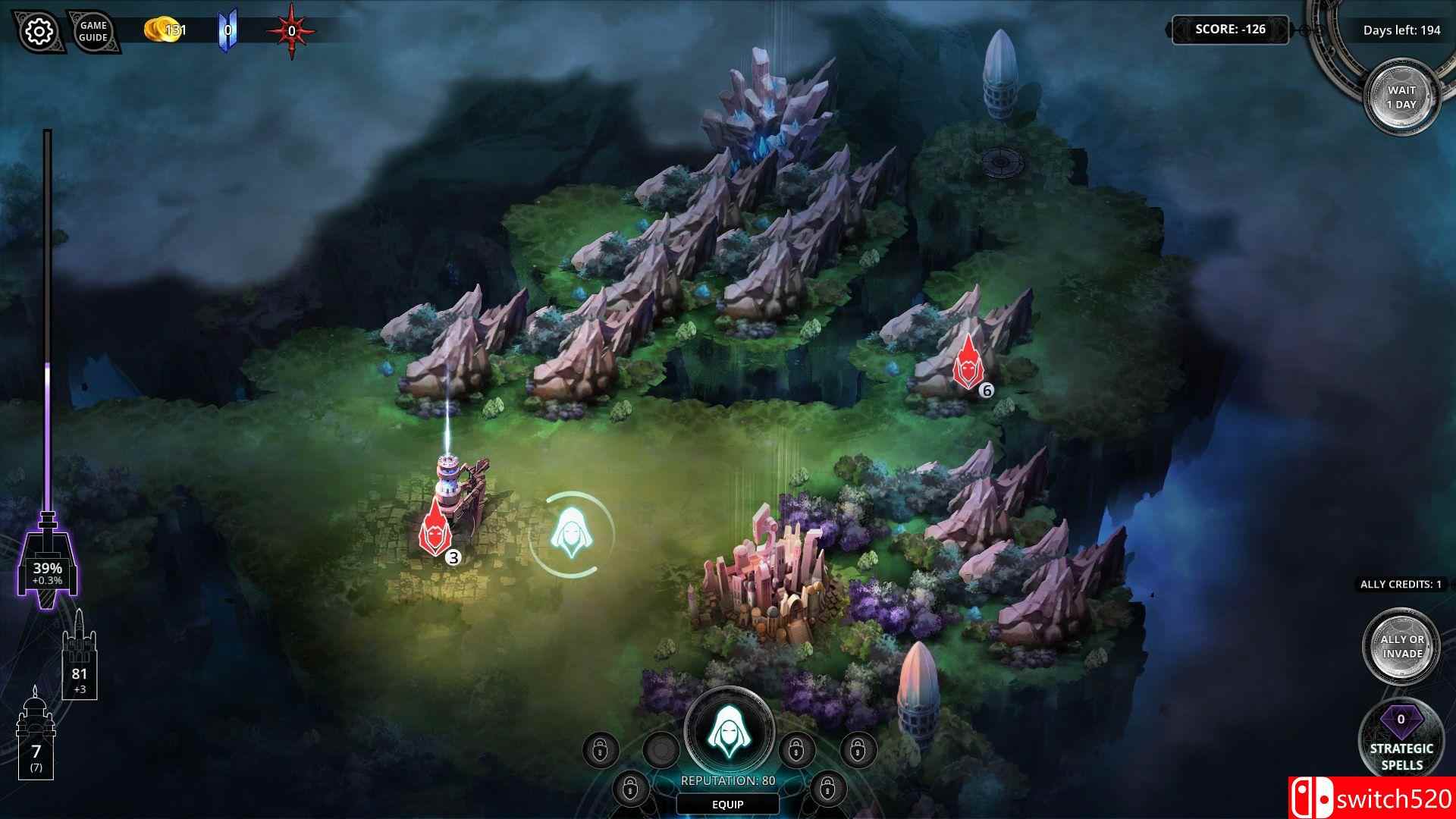Click the Score display banner

click(x=1230, y=29)
